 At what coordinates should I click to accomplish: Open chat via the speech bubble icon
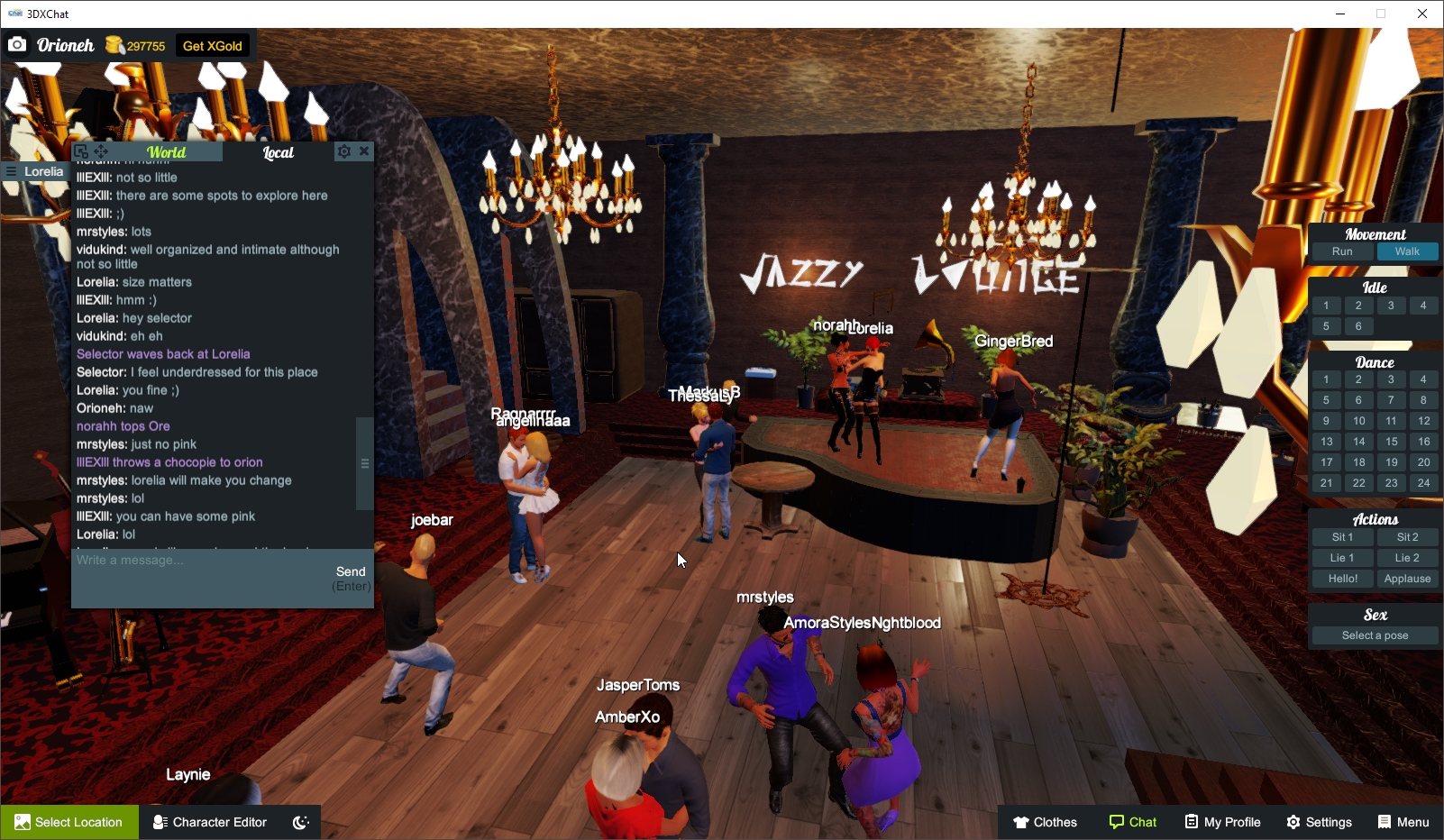tap(1115, 821)
